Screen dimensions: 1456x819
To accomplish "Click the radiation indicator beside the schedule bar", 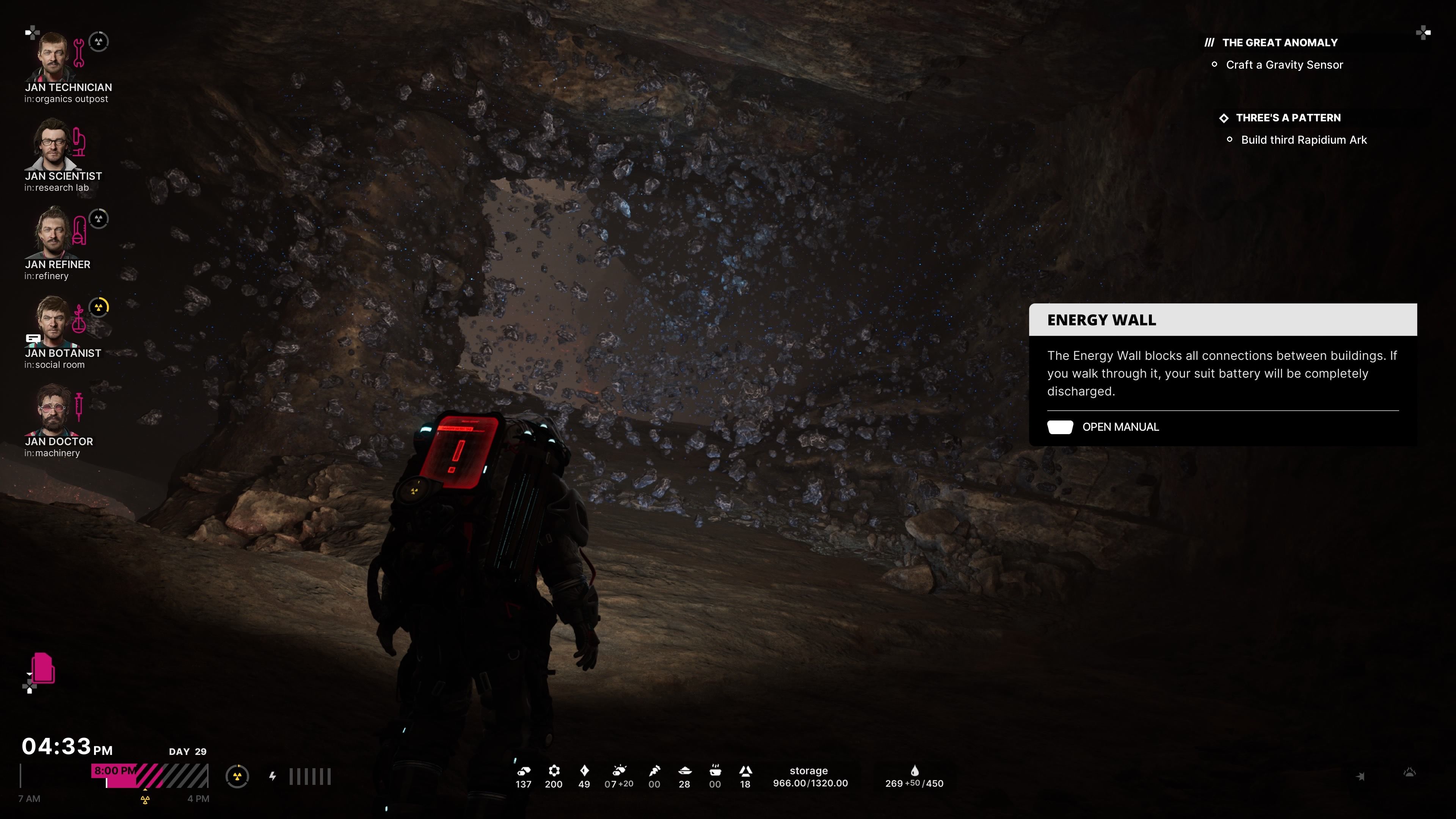I will click(237, 777).
